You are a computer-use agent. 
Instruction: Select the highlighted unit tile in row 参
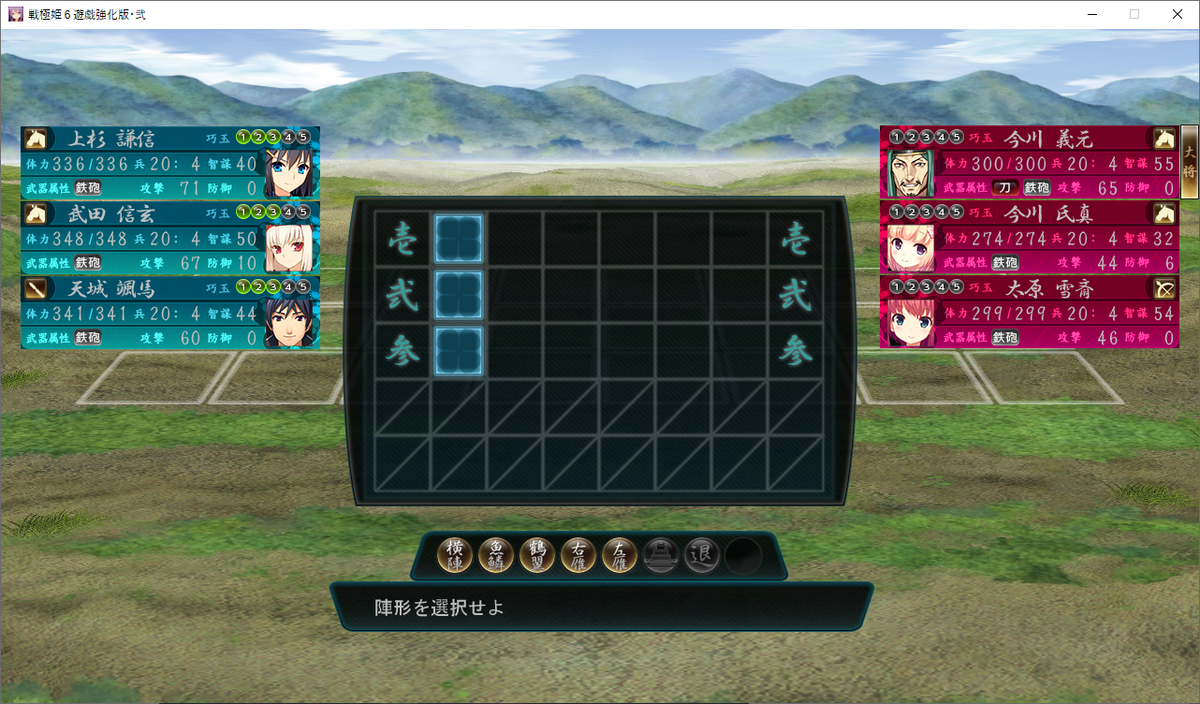(x=459, y=352)
